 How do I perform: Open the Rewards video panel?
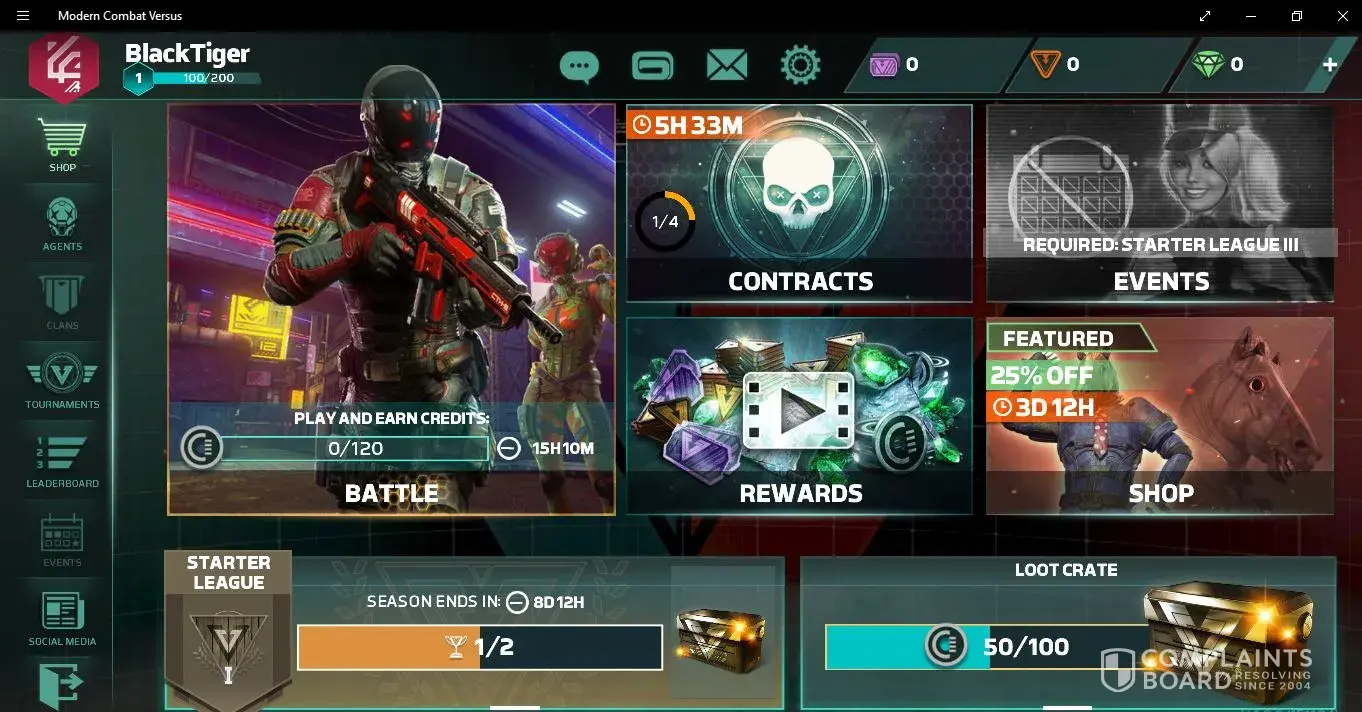(799, 415)
